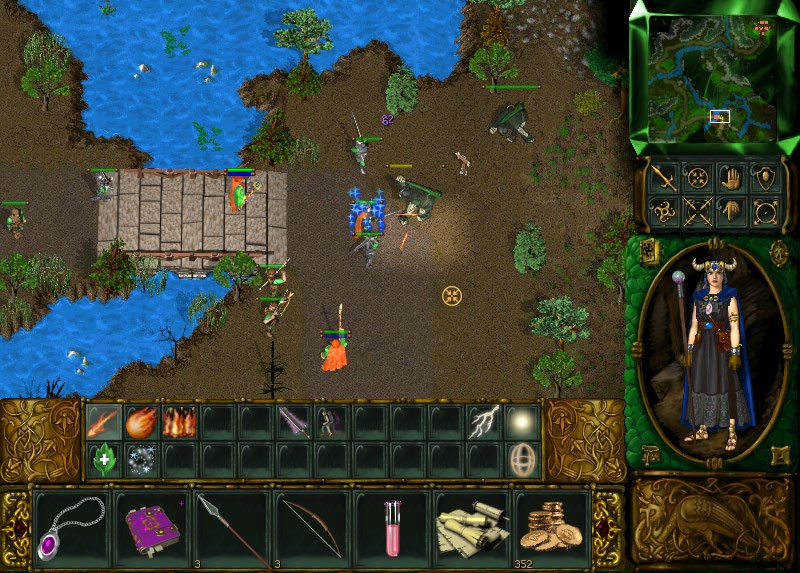Image resolution: width=800 pixels, height=573 pixels.
Task: Cast the fire arrow spell
Action: 104,422
